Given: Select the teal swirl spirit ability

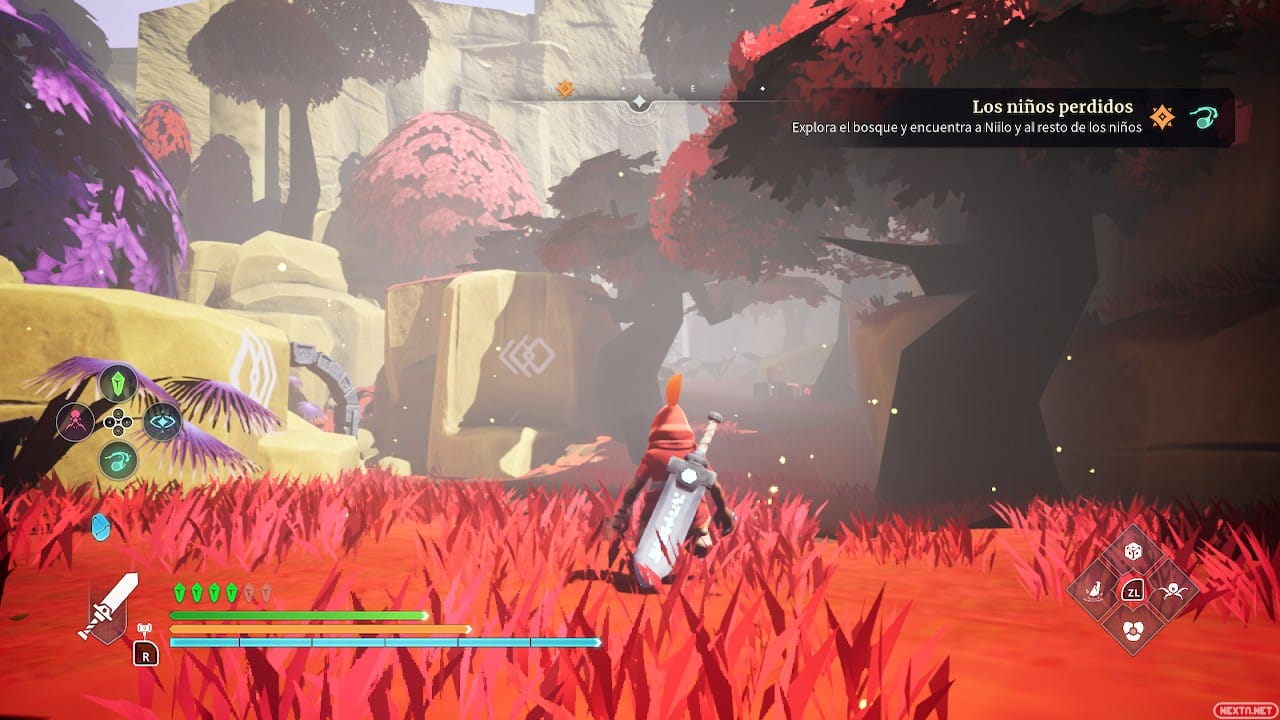Looking at the screenshot, I should coord(118,460).
